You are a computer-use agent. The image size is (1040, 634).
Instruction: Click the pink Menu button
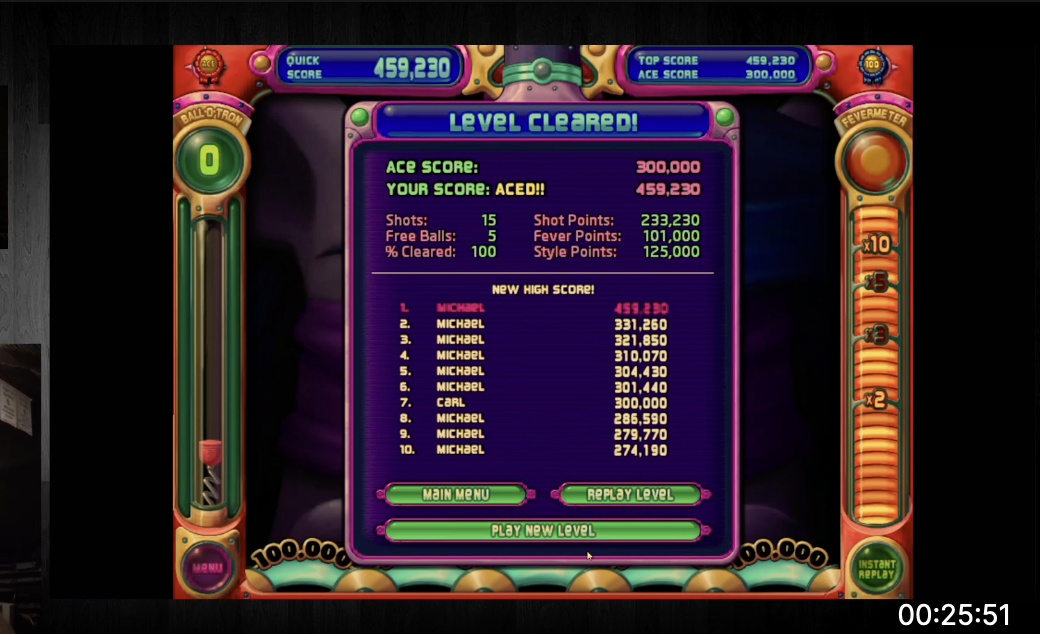click(x=209, y=568)
